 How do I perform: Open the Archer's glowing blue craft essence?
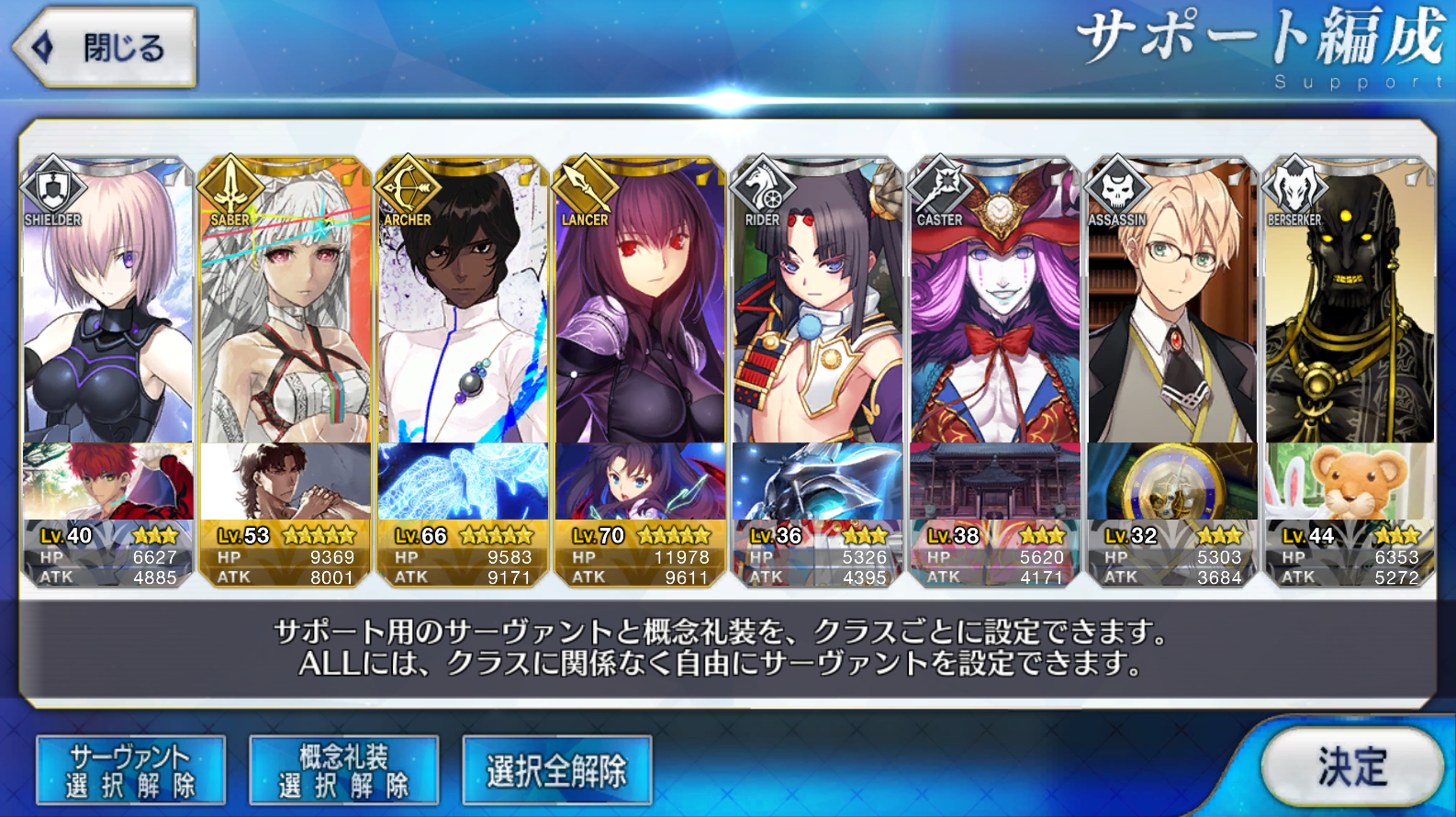pos(463,482)
